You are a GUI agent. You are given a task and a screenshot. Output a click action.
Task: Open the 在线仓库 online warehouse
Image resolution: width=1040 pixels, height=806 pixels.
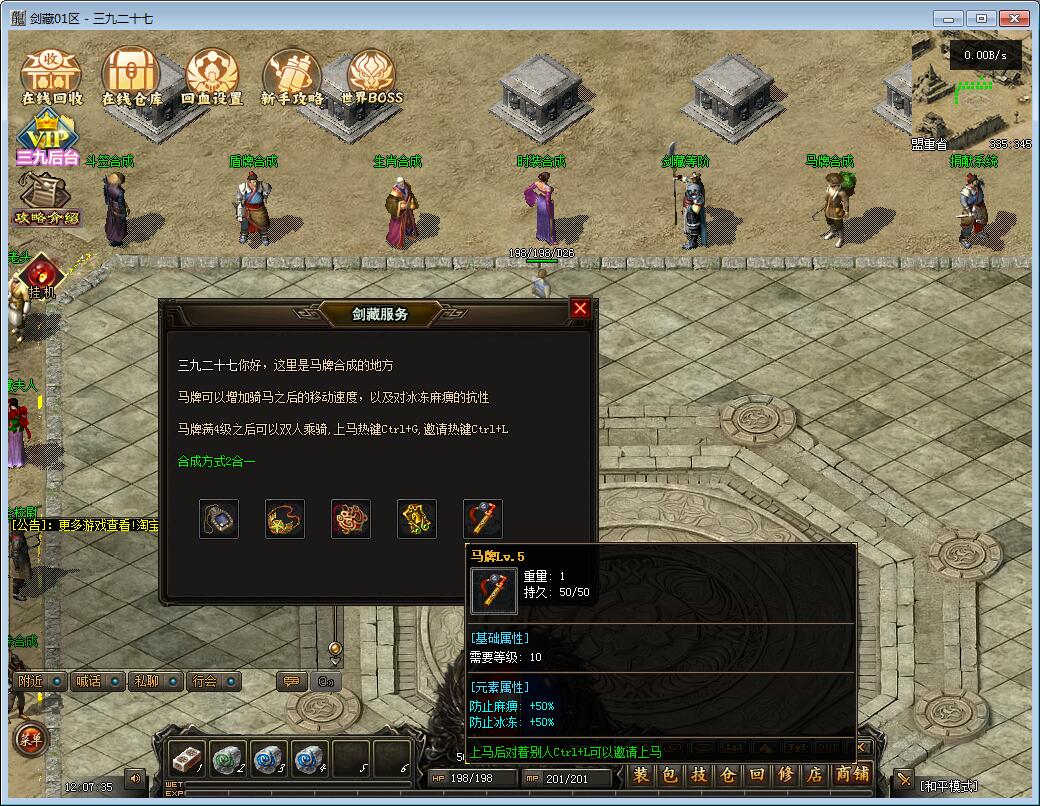(132, 77)
